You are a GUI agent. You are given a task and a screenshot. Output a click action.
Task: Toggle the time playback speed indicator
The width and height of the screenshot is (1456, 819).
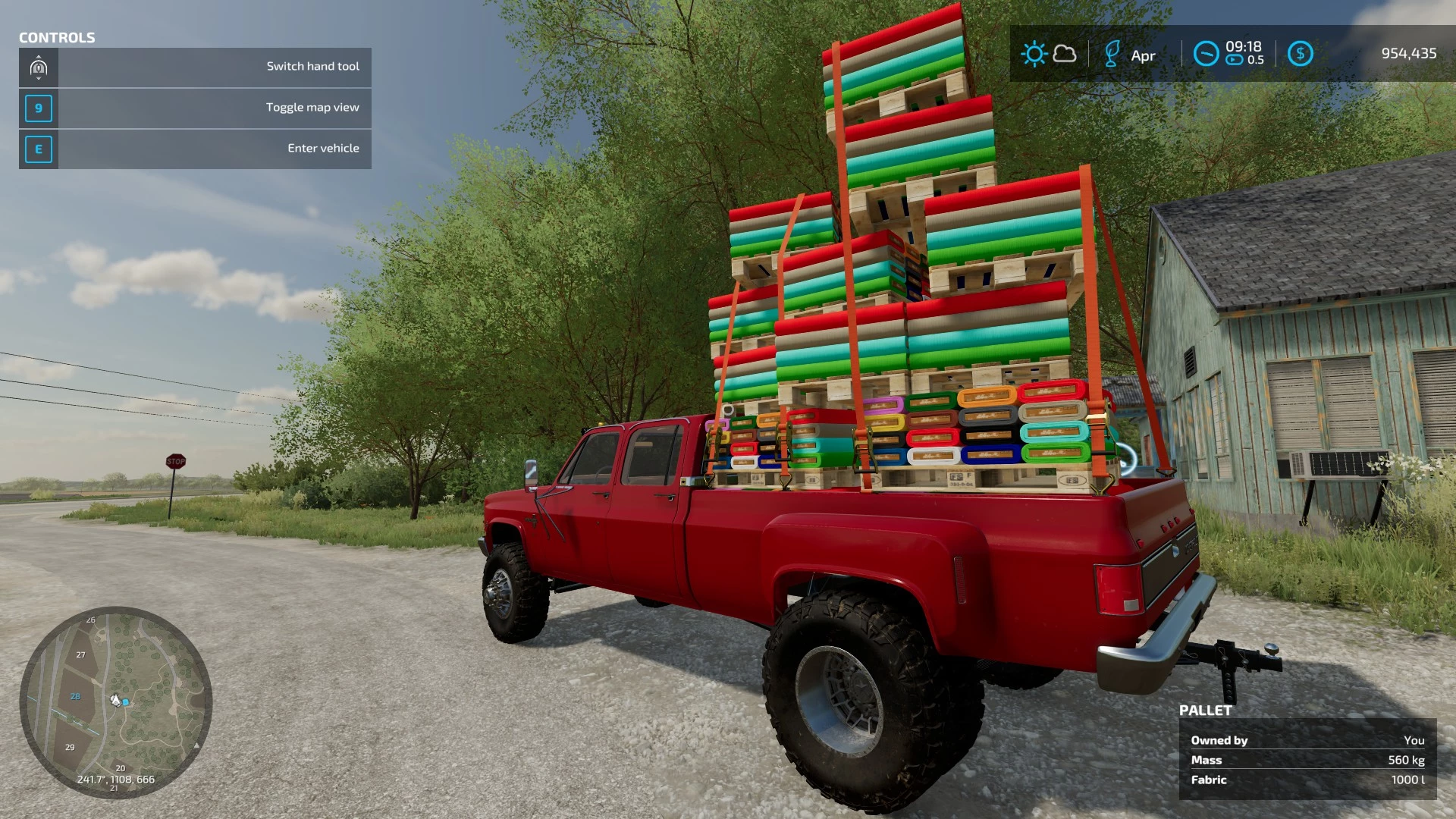click(1233, 60)
